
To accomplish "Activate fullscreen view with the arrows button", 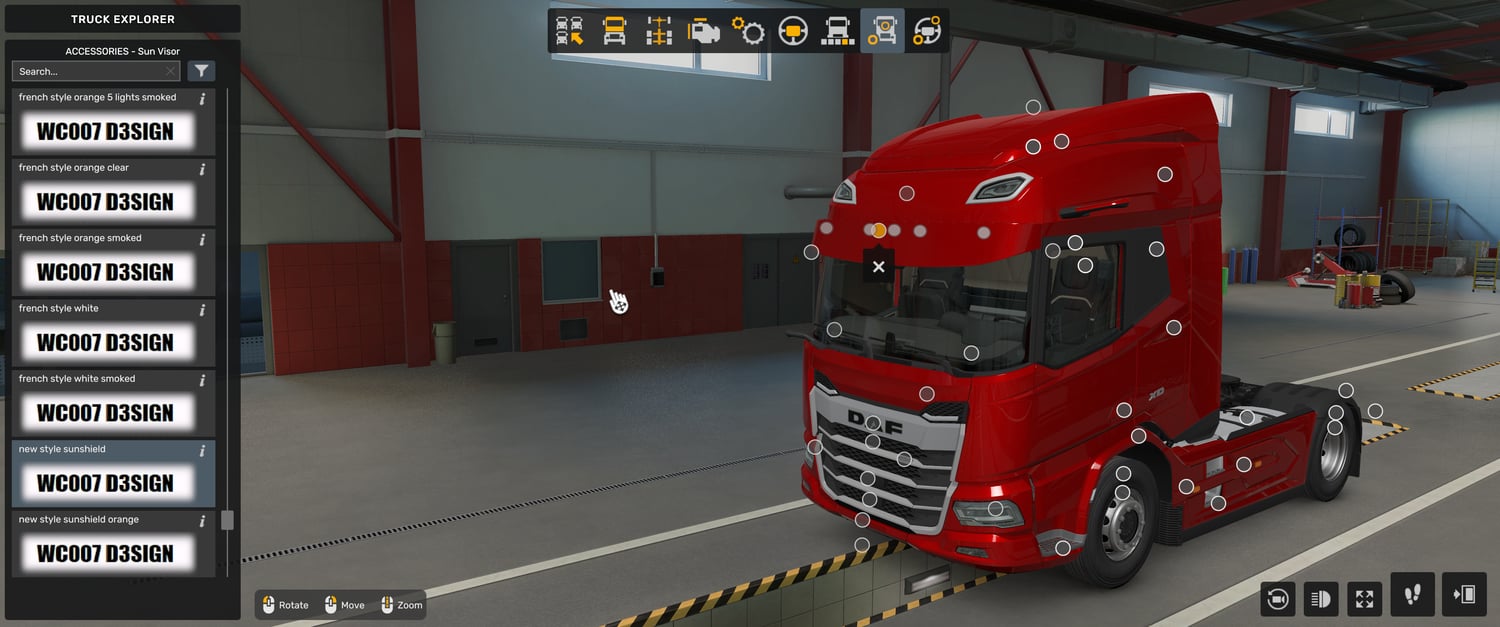I will point(1364,599).
